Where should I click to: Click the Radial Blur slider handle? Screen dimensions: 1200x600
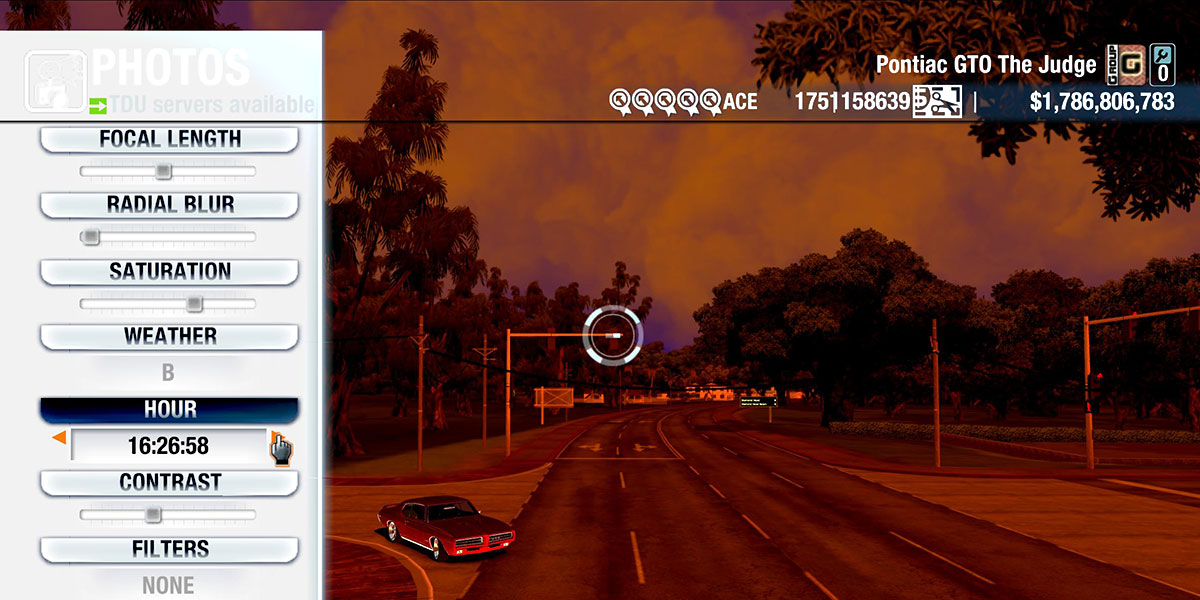(91, 237)
